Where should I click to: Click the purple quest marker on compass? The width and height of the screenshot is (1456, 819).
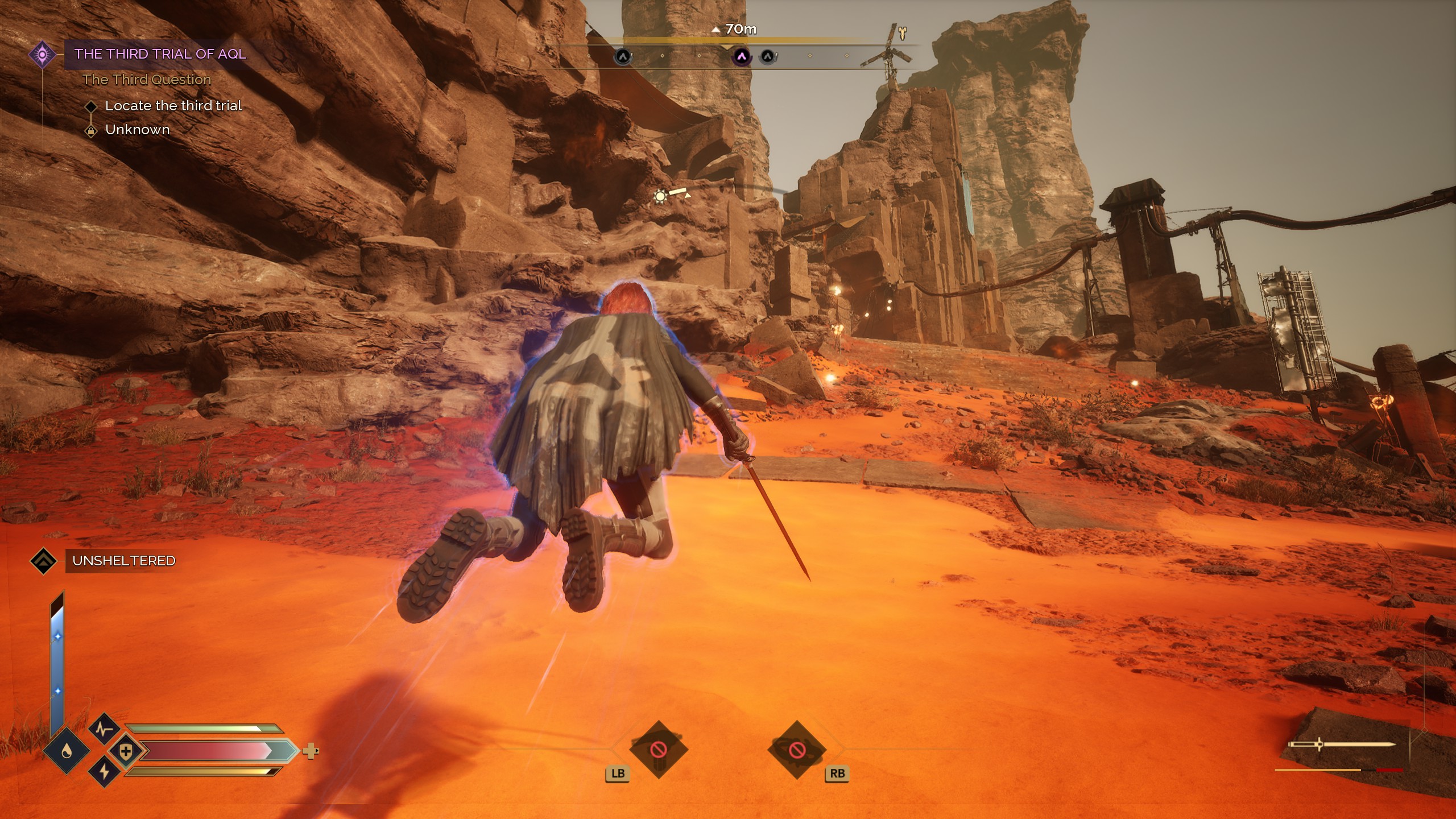click(741, 56)
